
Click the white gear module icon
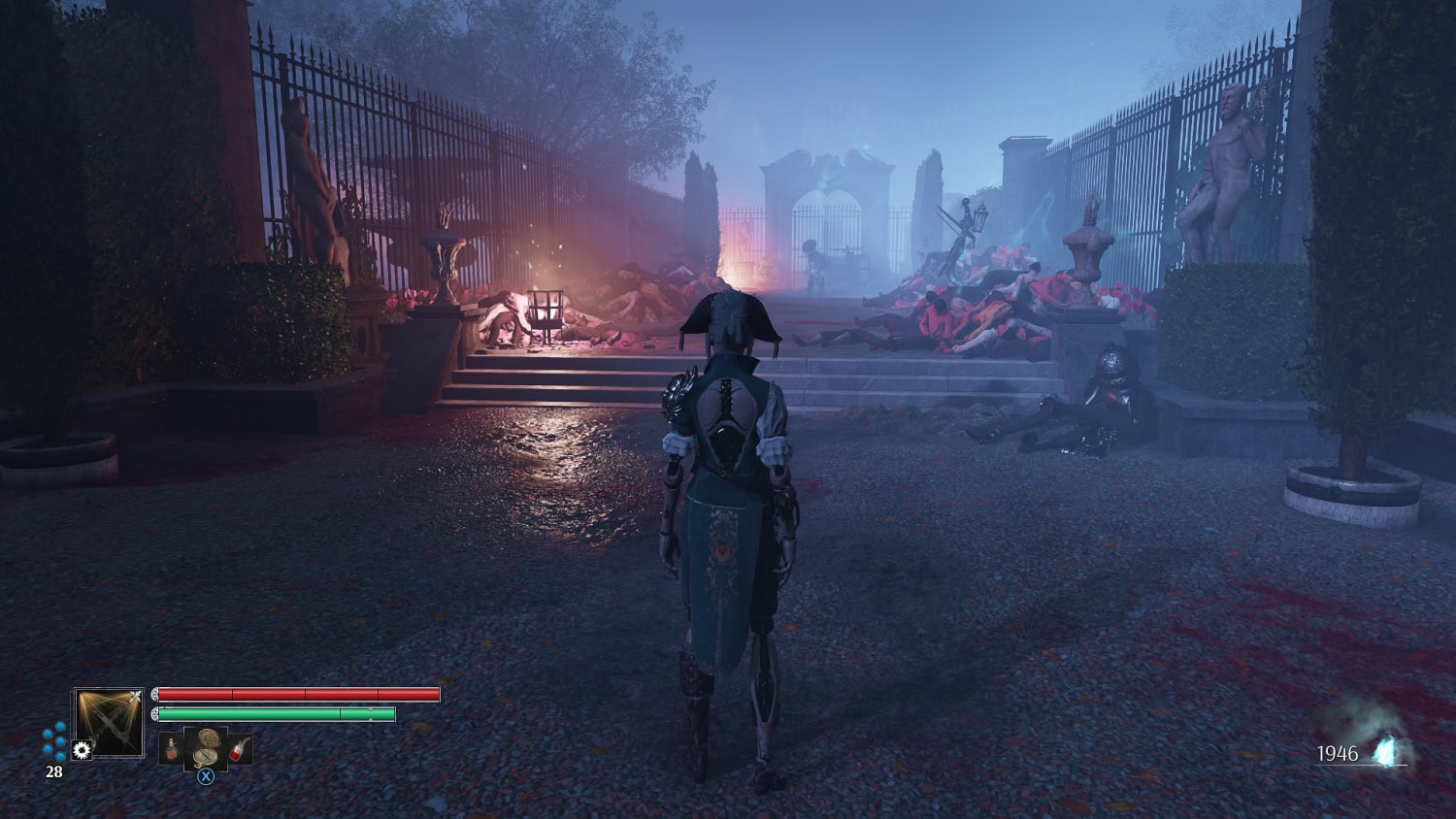83,750
